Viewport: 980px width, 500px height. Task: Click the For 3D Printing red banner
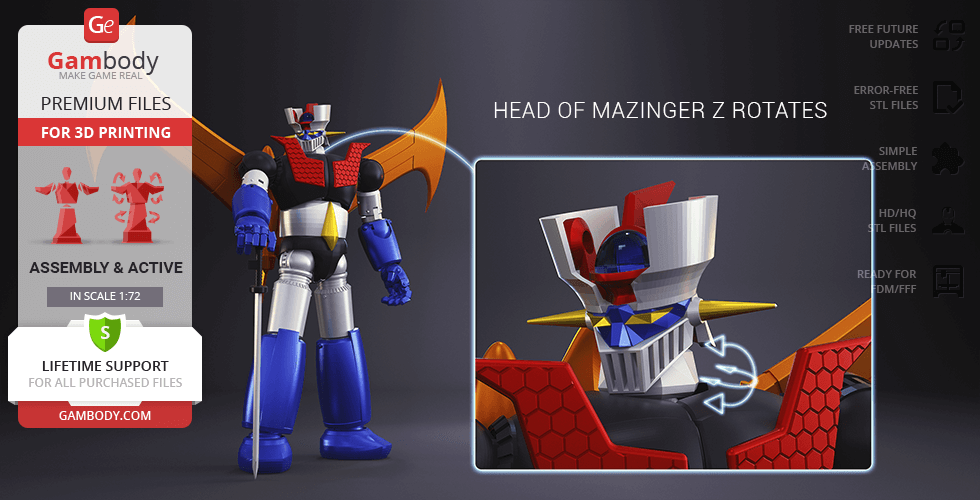click(x=105, y=132)
